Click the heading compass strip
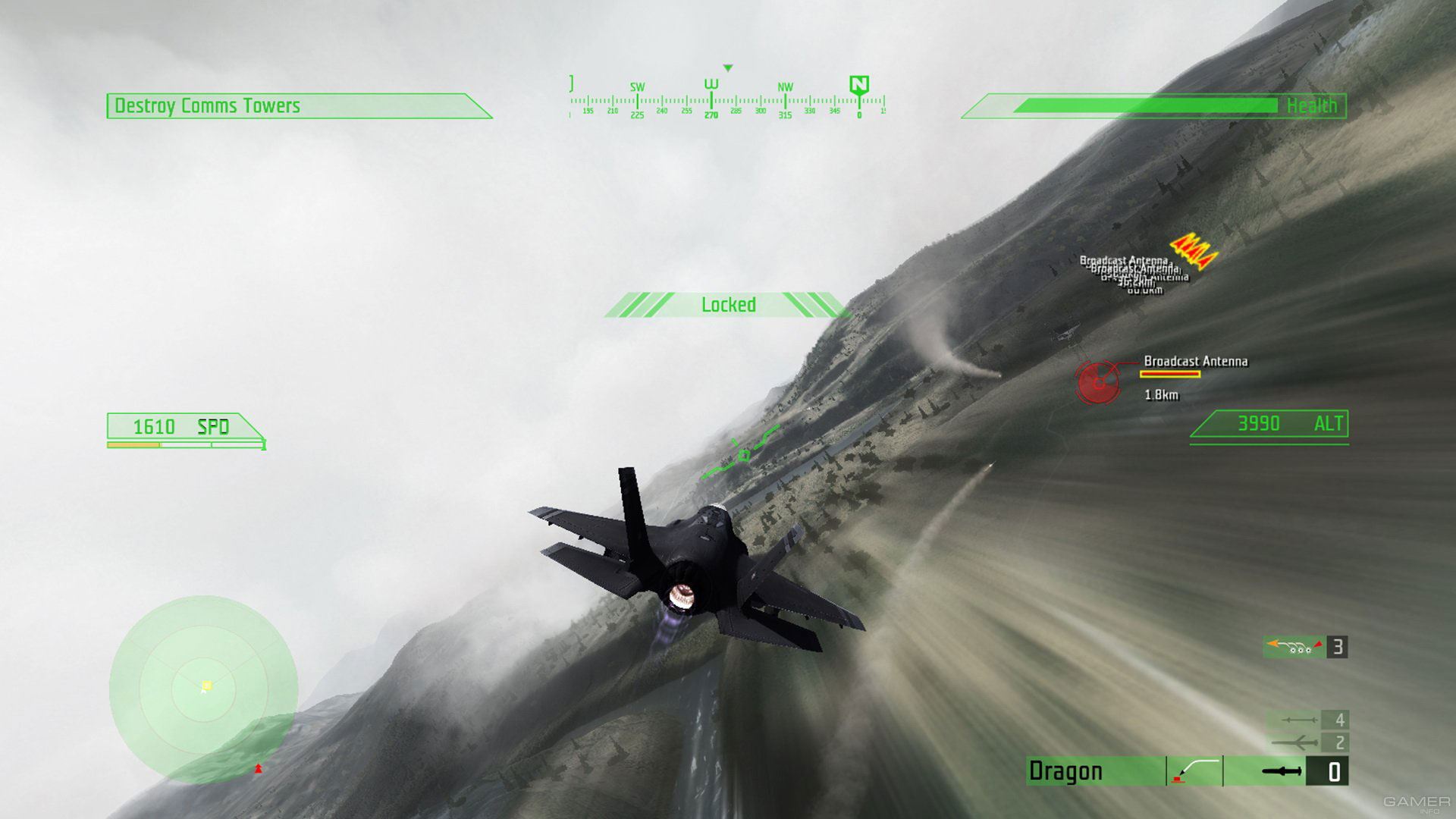 click(726, 101)
